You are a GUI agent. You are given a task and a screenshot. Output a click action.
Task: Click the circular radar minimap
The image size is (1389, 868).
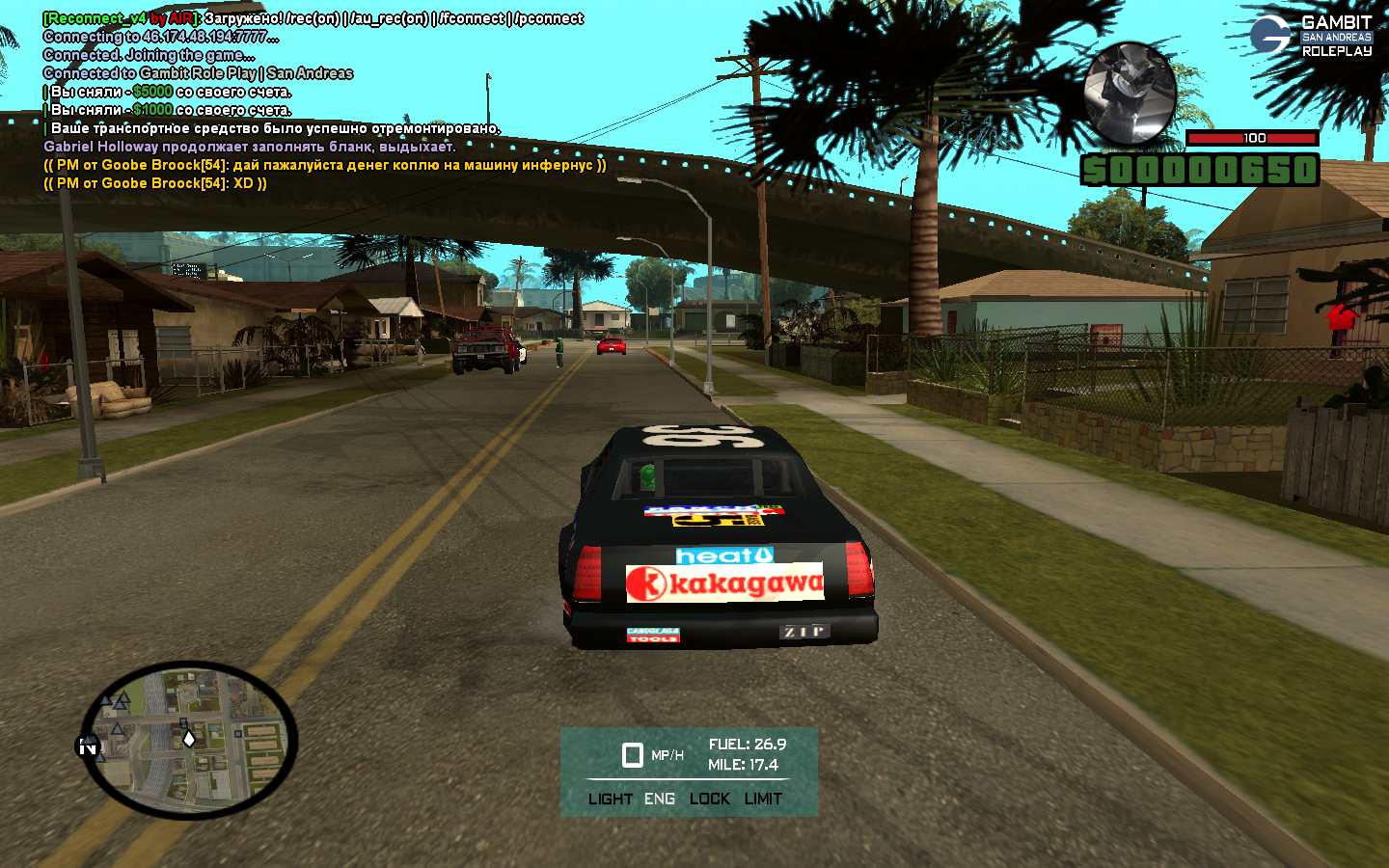[x=189, y=740]
